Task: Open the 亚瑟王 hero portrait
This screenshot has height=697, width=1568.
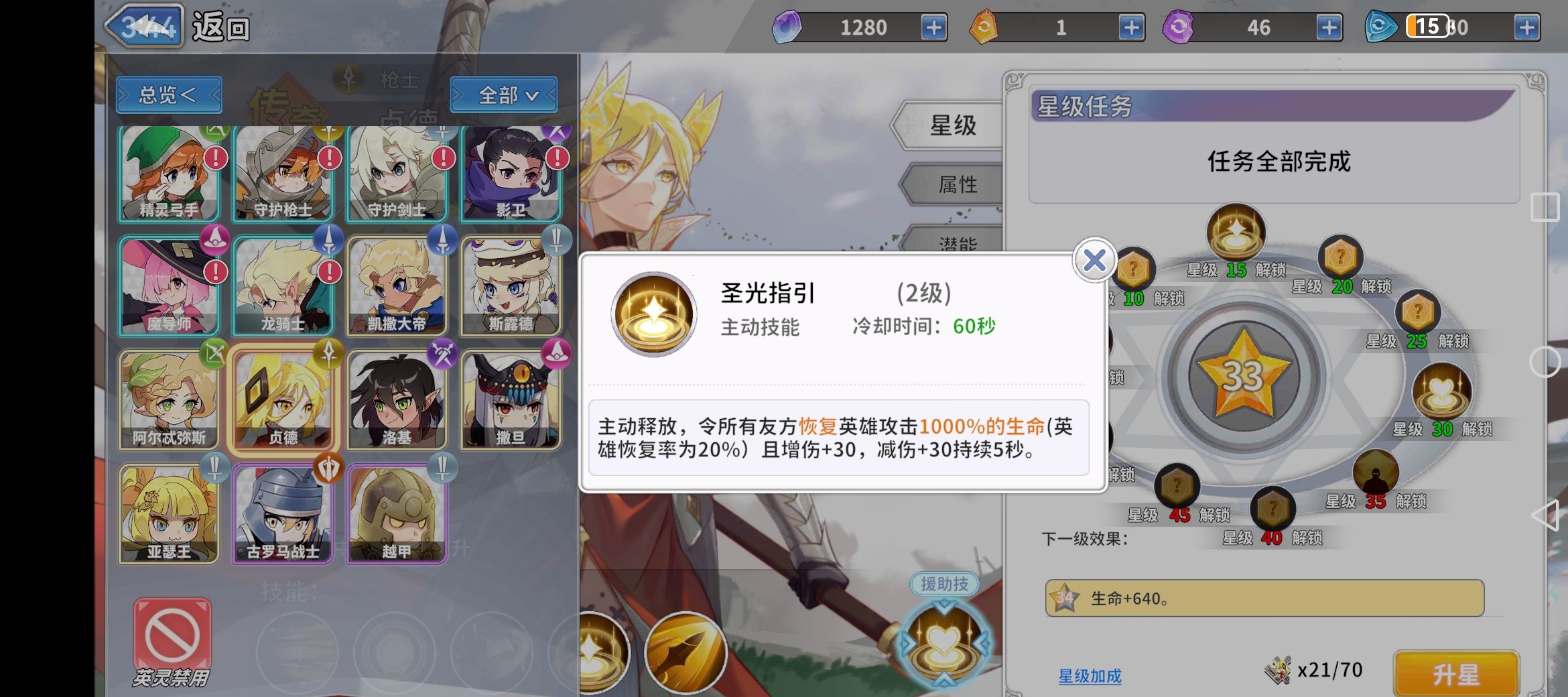Action: coord(170,513)
